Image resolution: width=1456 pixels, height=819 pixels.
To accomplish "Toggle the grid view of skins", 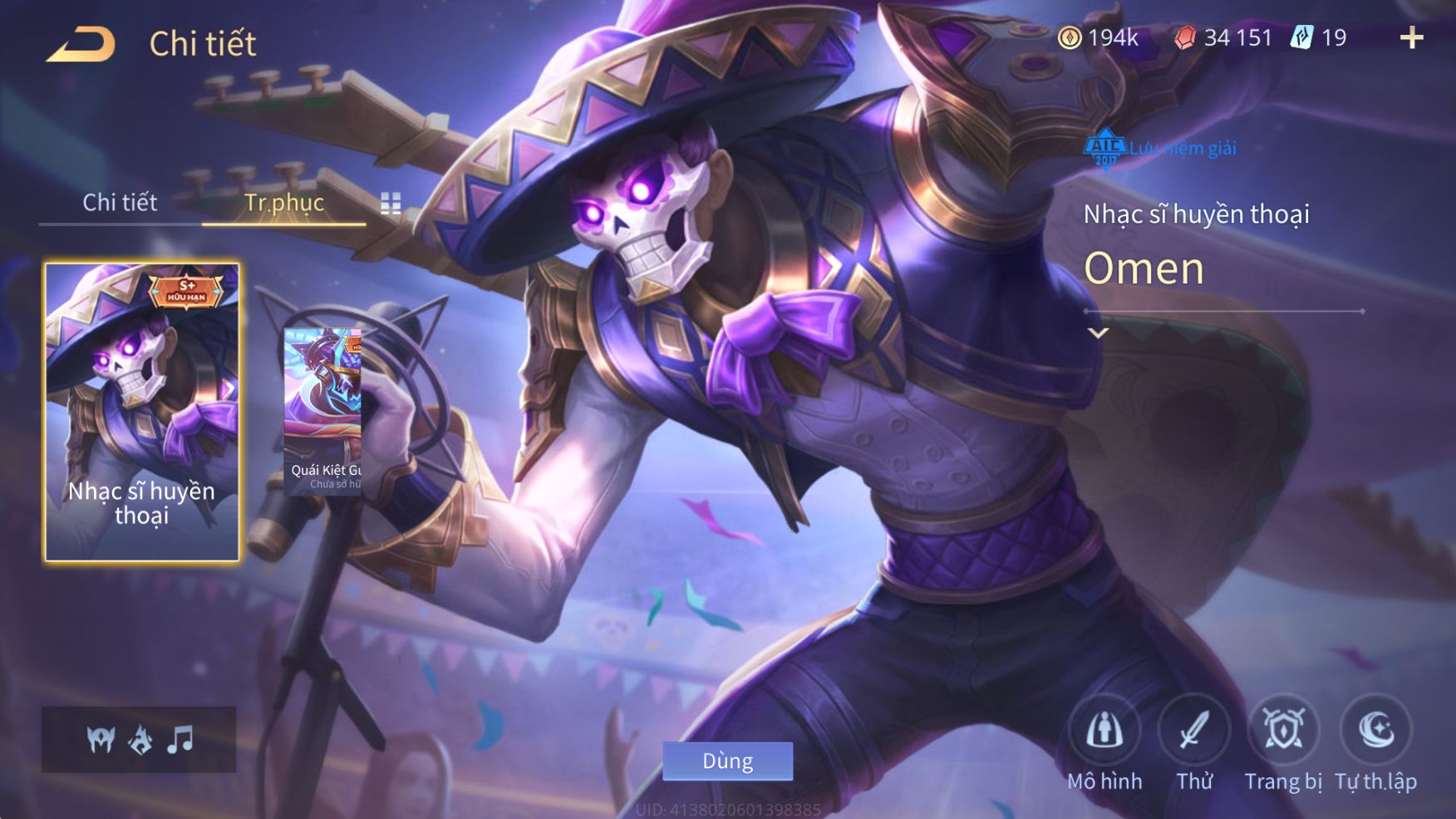I will 391,203.
